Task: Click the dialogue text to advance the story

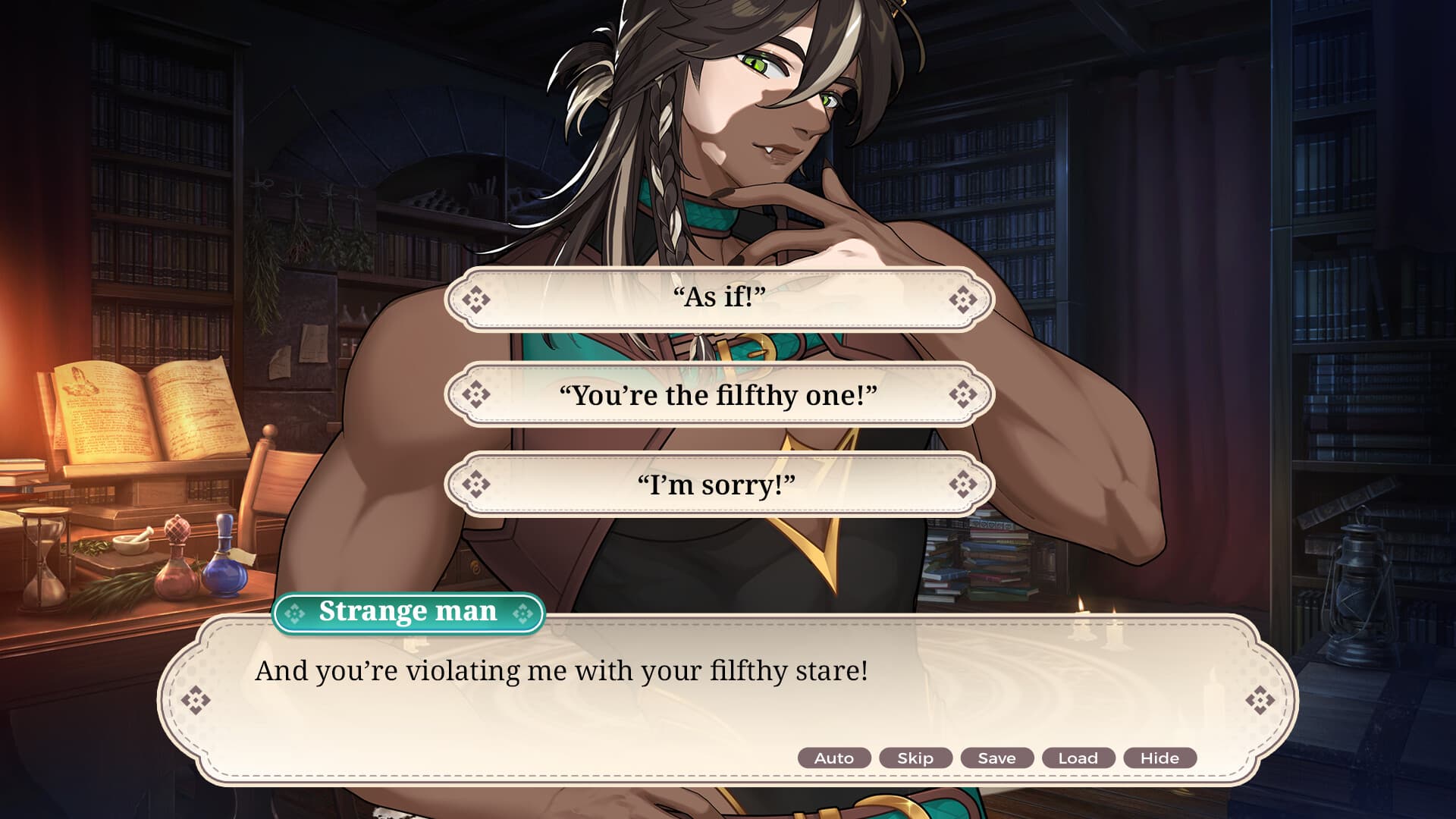Action: [563, 670]
